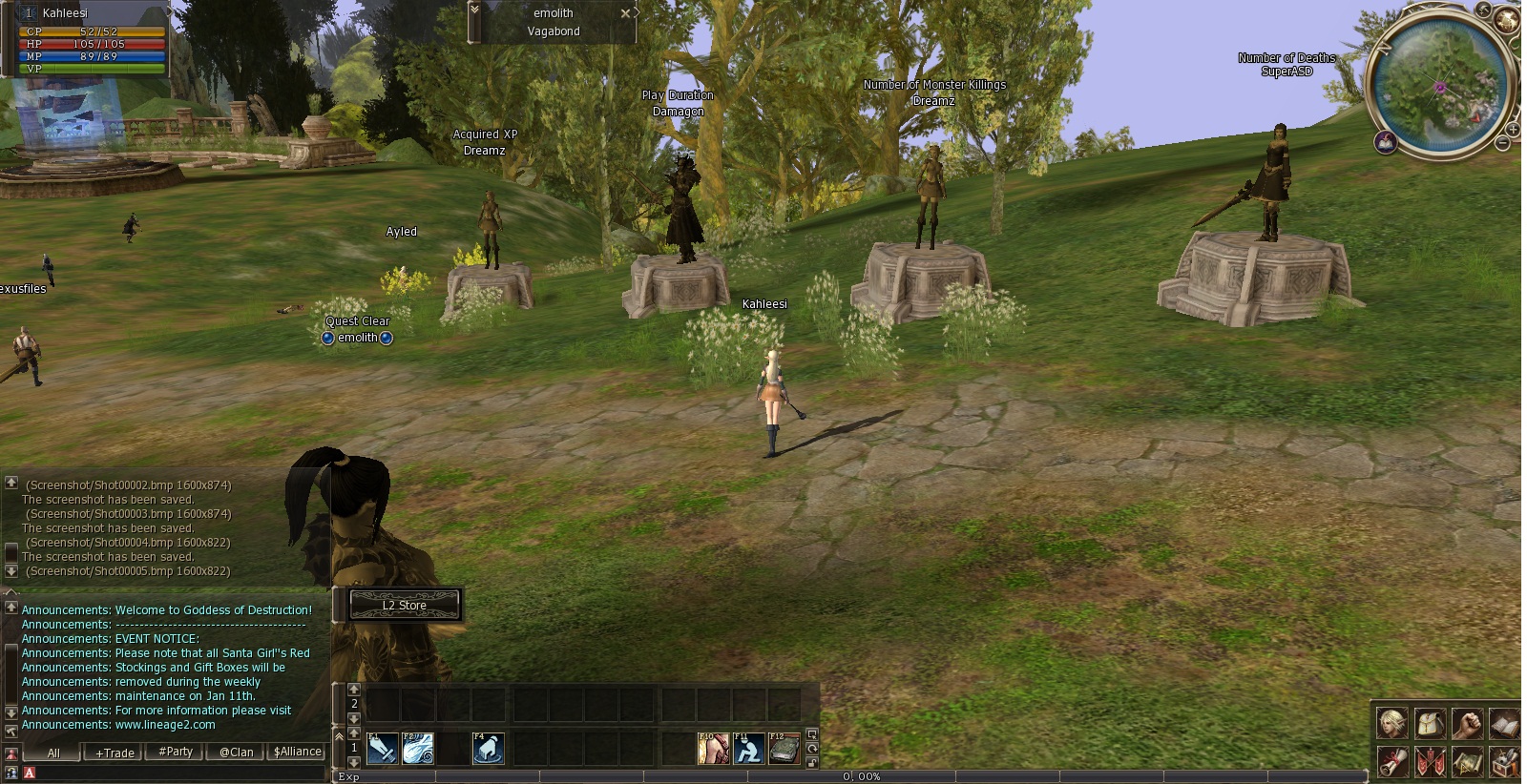Viewport: 1527px width, 784px height.
Task: Open the L2 Store
Action: coord(405,605)
